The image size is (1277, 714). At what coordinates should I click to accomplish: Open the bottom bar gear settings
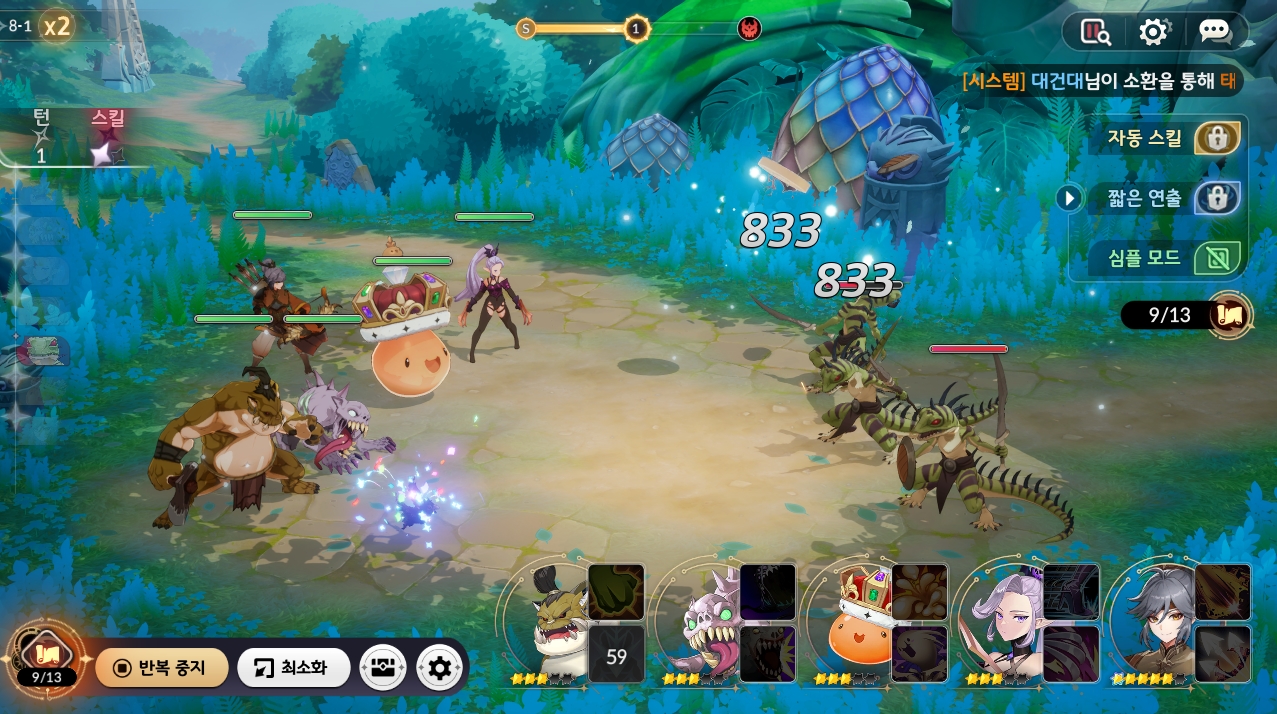[x=439, y=668]
